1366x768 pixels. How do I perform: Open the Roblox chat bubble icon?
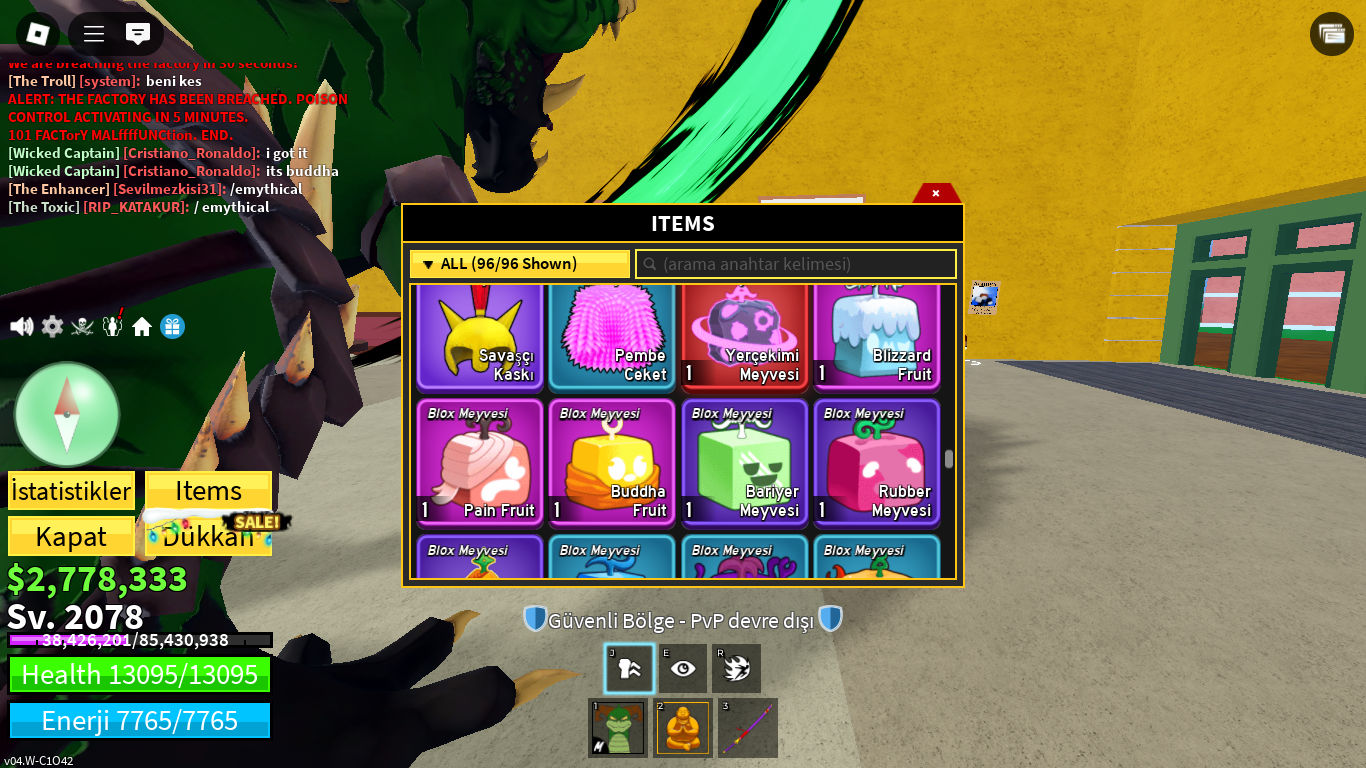click(140, 33)
